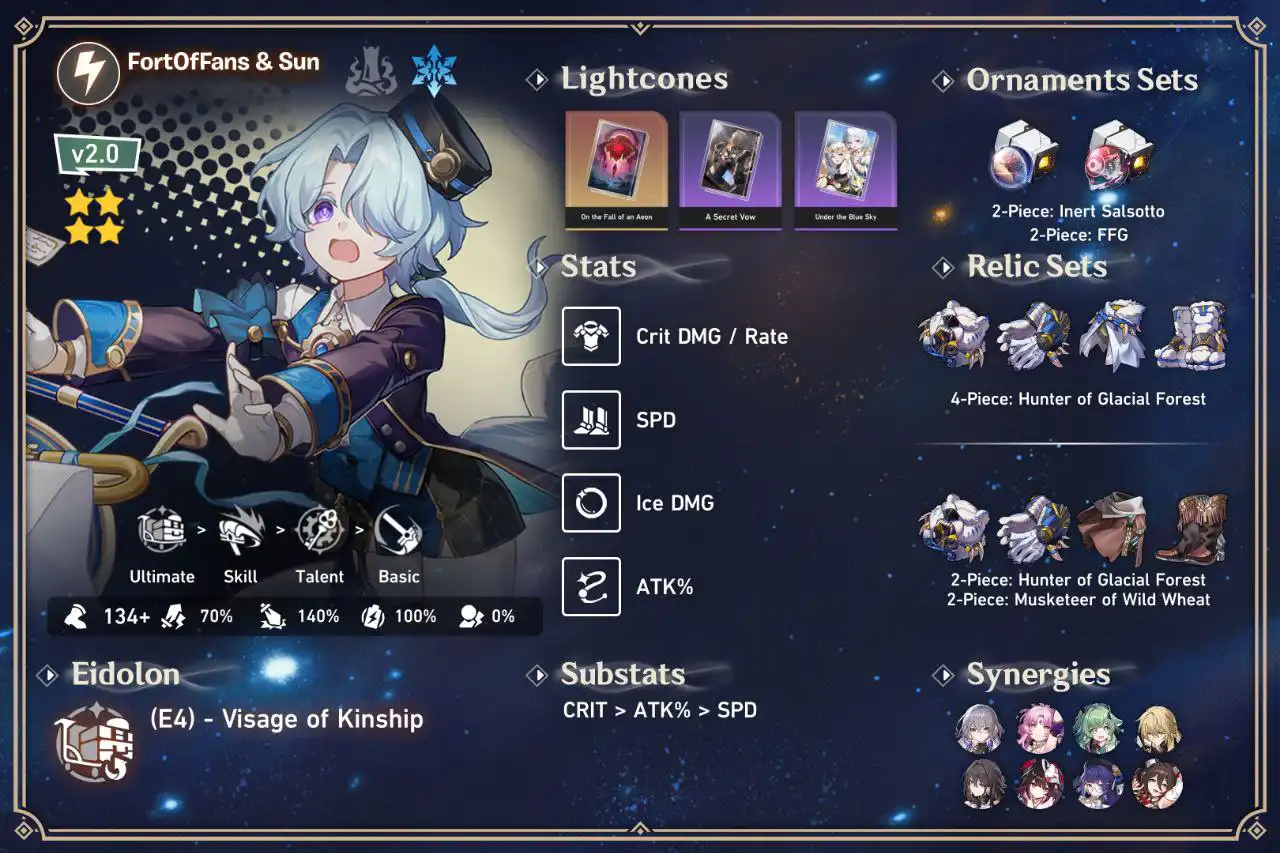Click the link rope ATK% icon
The image size is (1280, 853).
coord(591,586)
